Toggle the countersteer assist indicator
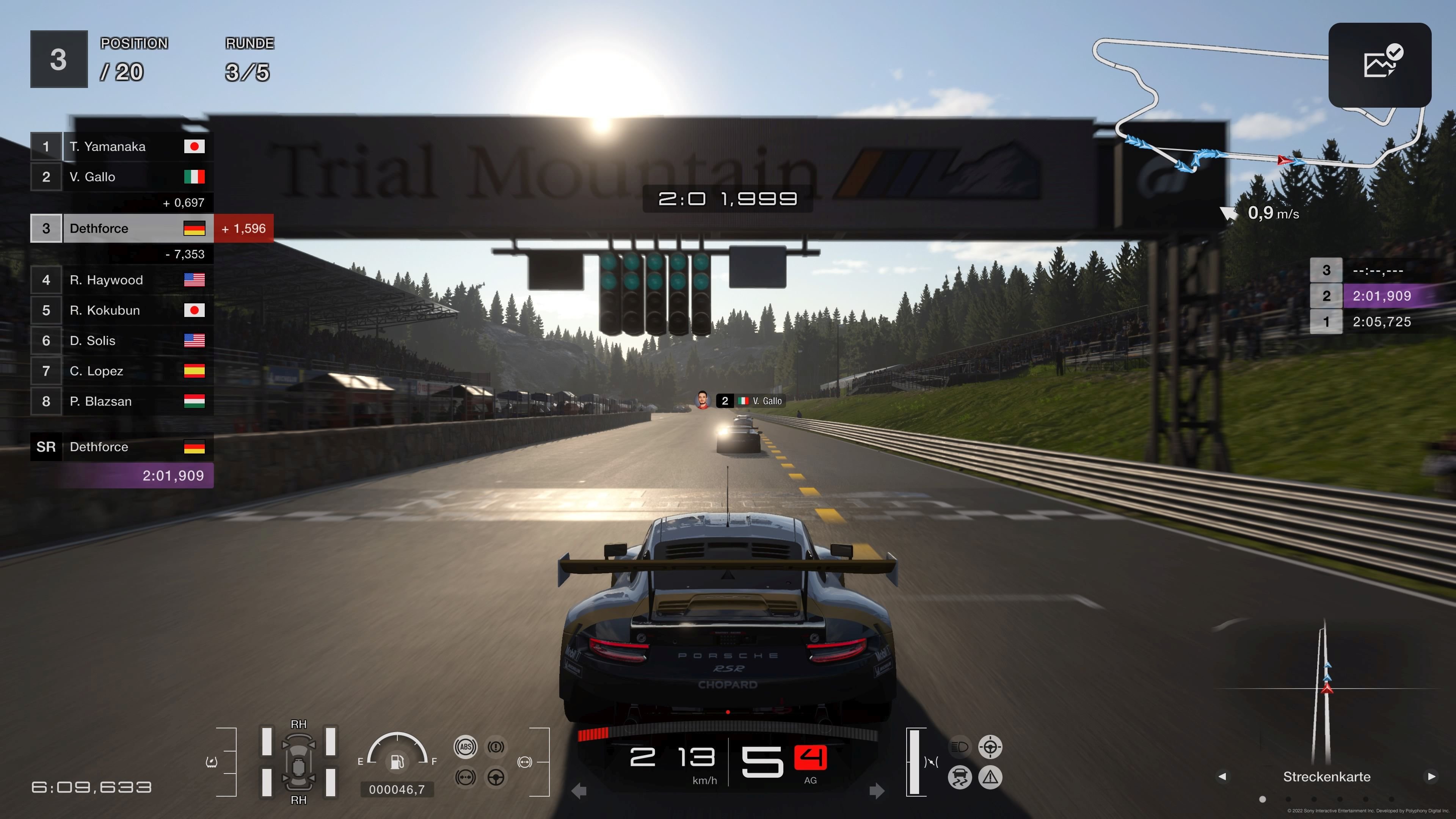Image resolution: width=1456 pixels, height=819 pixels. pos(990,747)
